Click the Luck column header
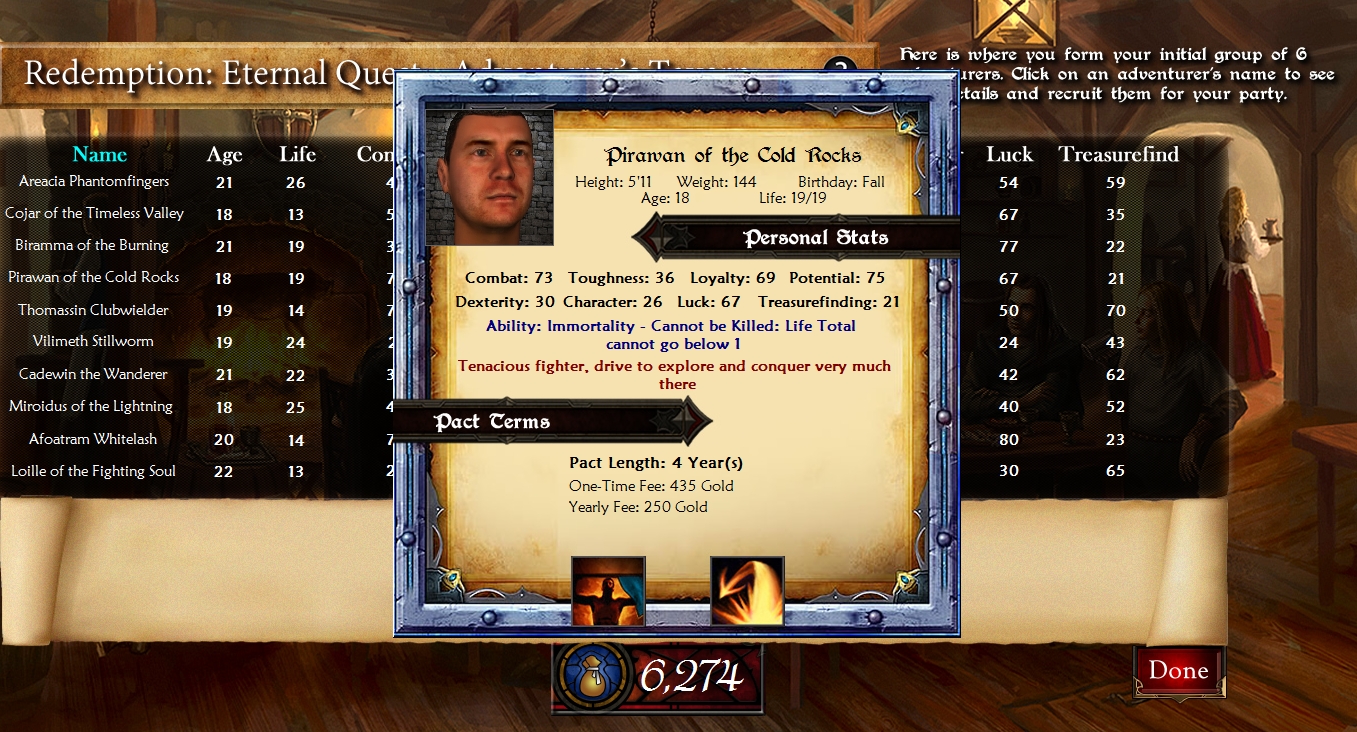 (1009, 155)
